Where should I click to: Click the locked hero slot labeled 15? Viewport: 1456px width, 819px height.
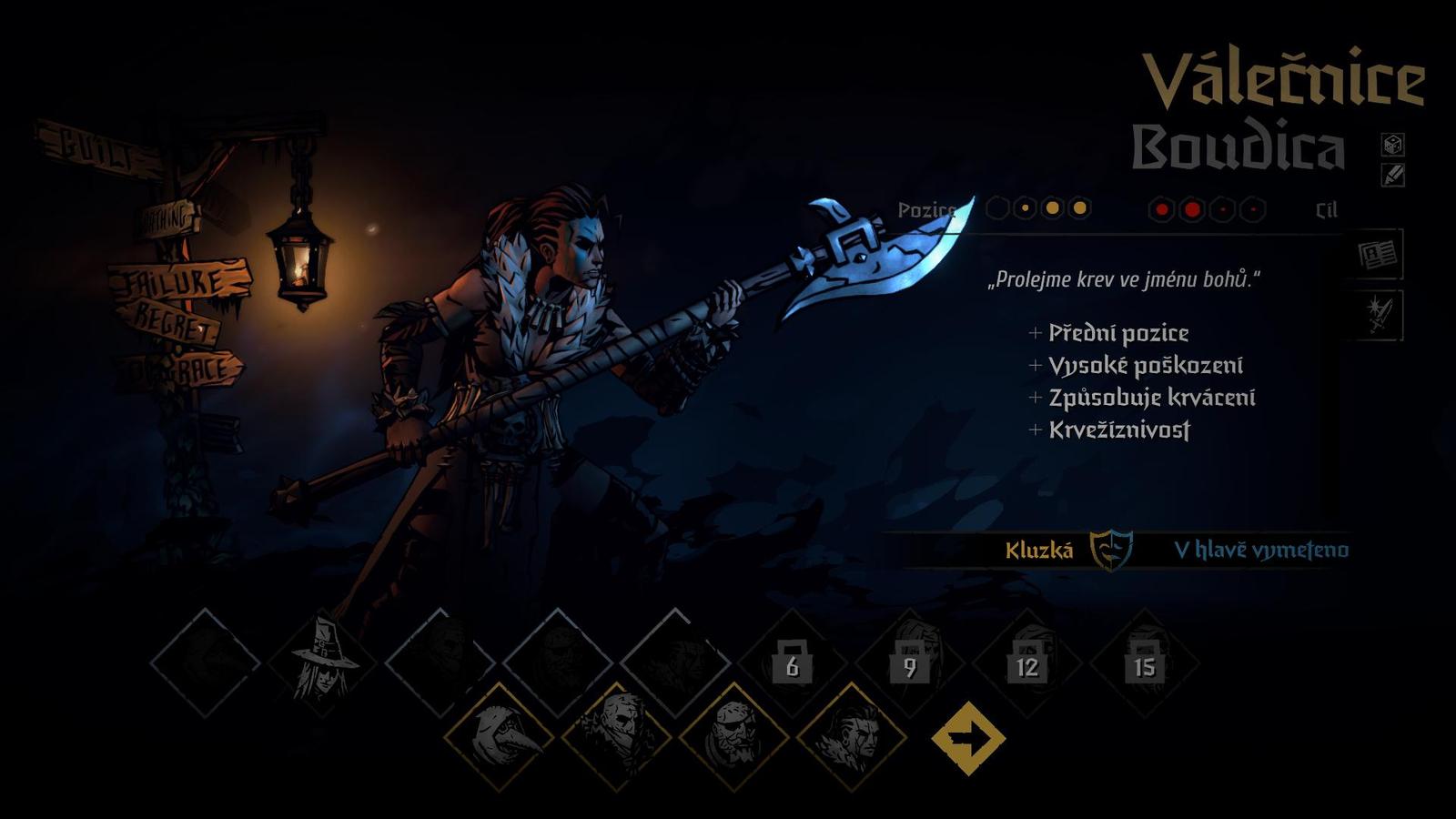coord(1142,669)
